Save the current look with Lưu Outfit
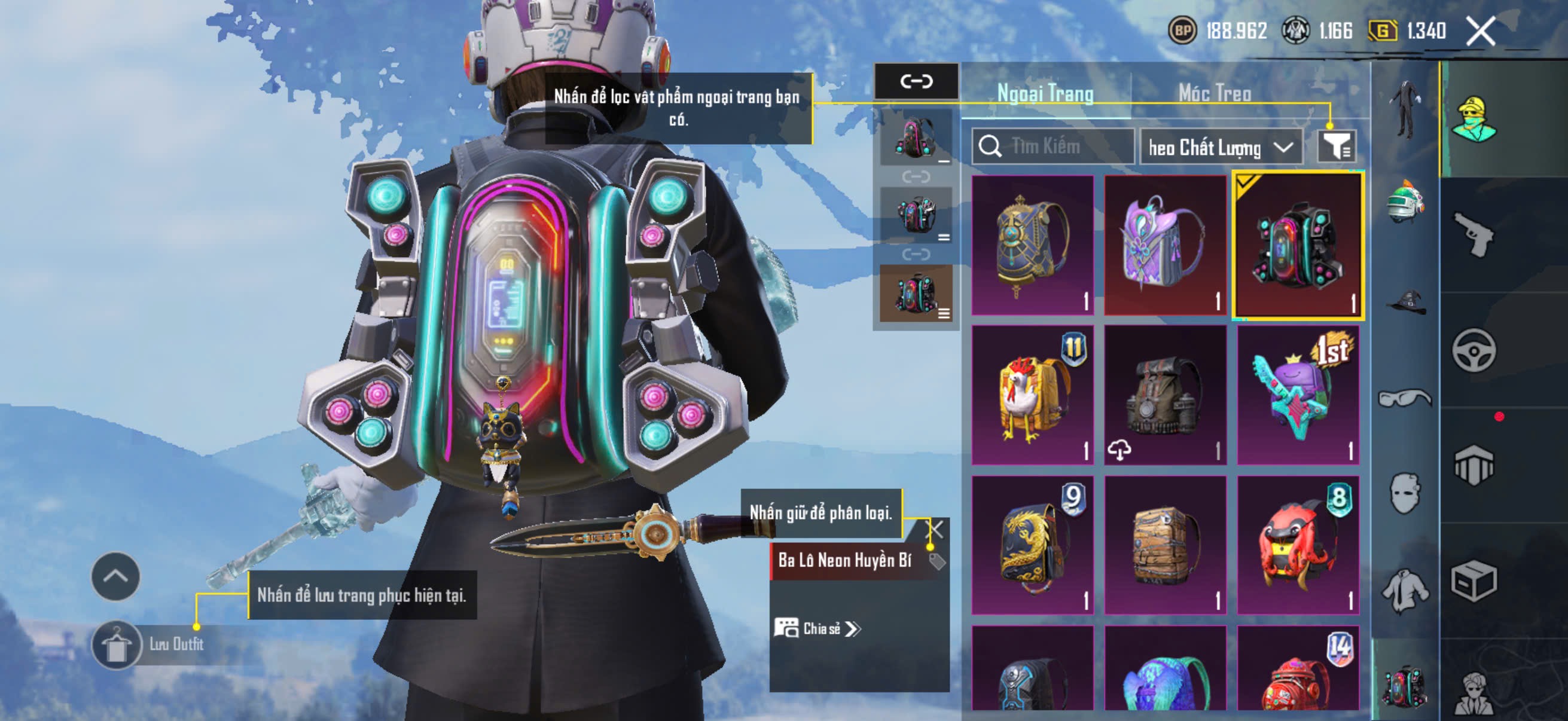The image size is (1568, 721). click(x=116, y=645)
